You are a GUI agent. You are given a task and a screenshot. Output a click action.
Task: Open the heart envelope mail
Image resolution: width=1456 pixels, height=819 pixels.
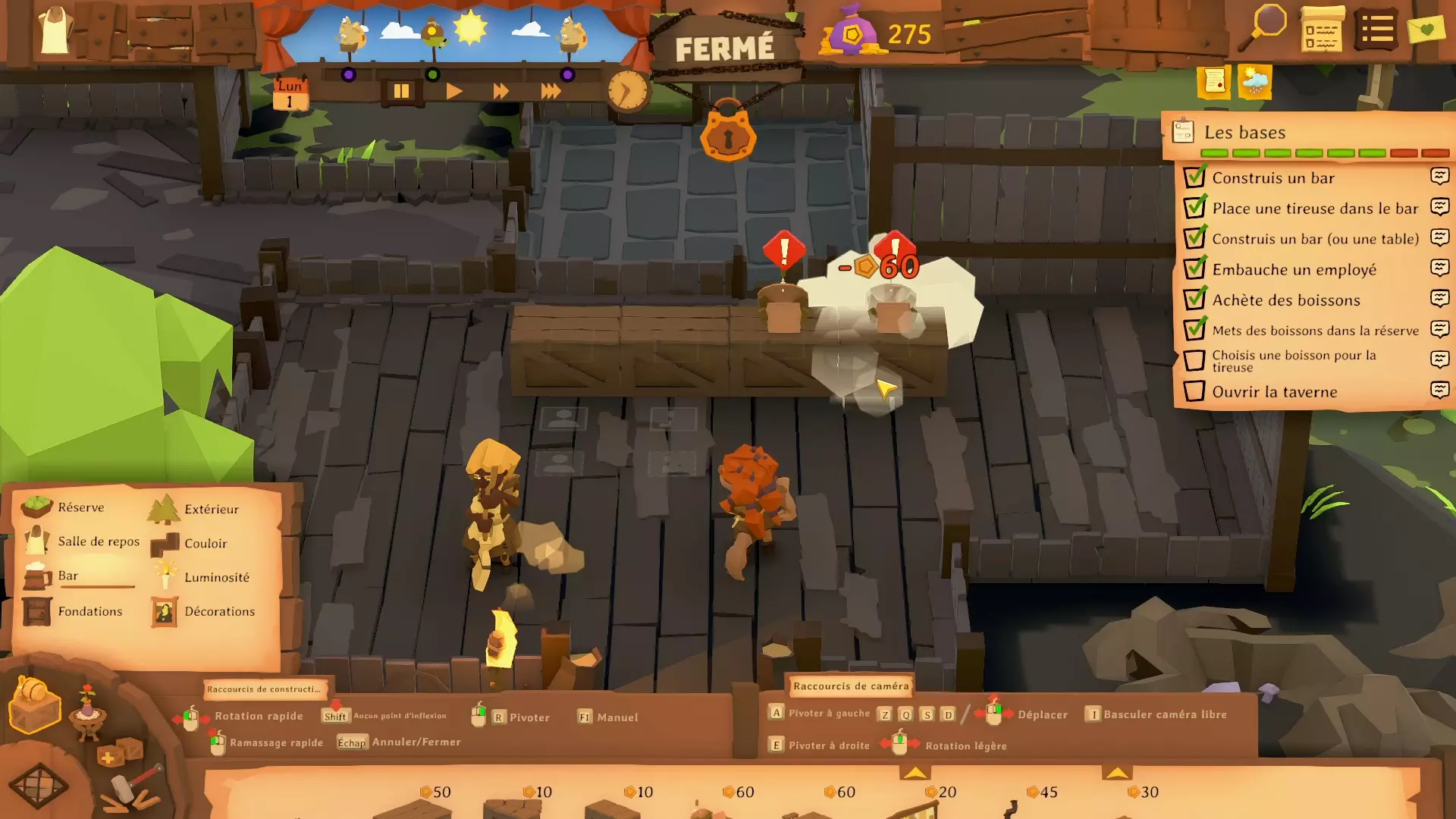pos(1426,30)
